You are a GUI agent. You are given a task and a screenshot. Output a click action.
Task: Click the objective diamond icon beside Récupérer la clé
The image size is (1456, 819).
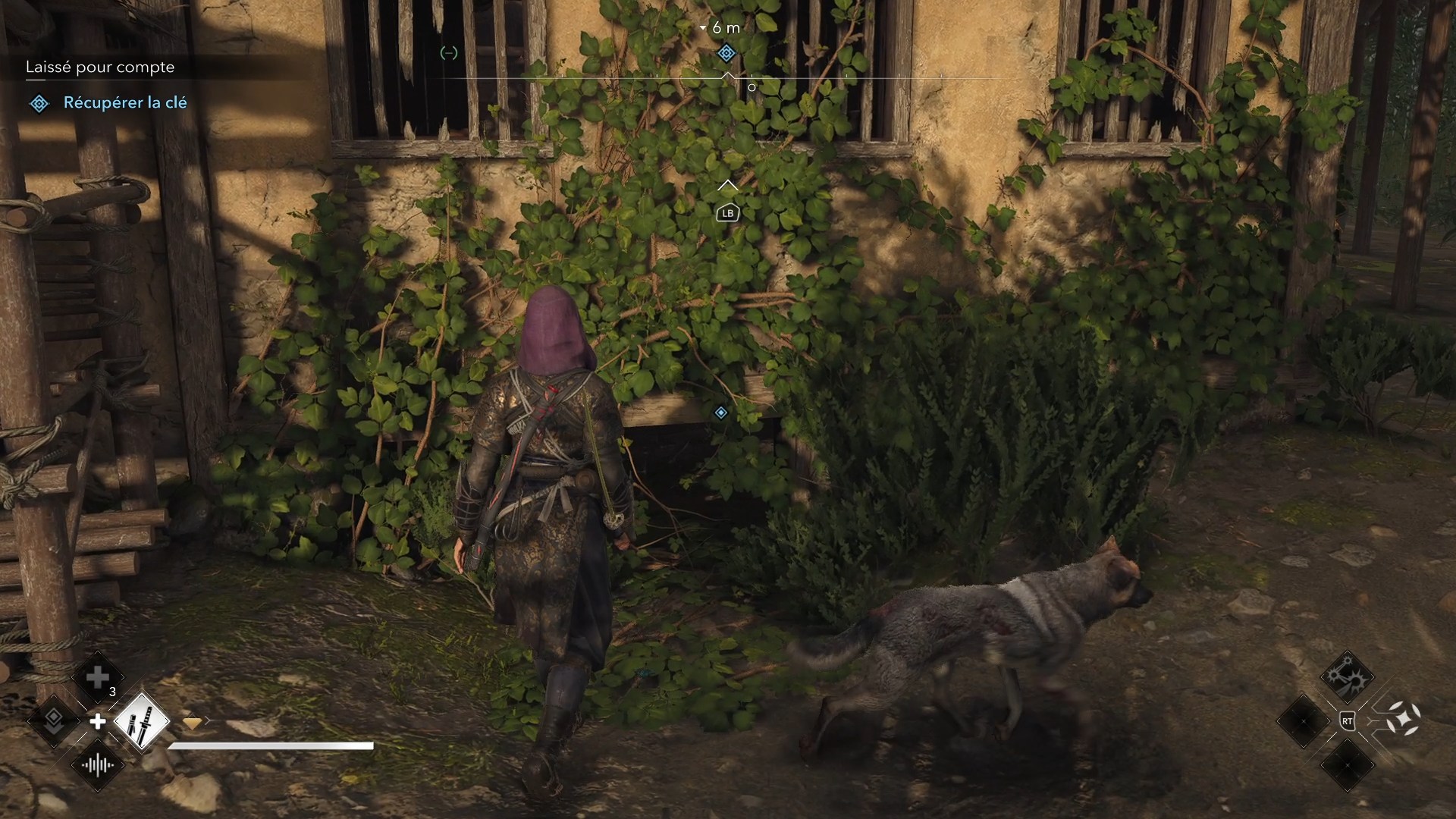tap(39, 103)
